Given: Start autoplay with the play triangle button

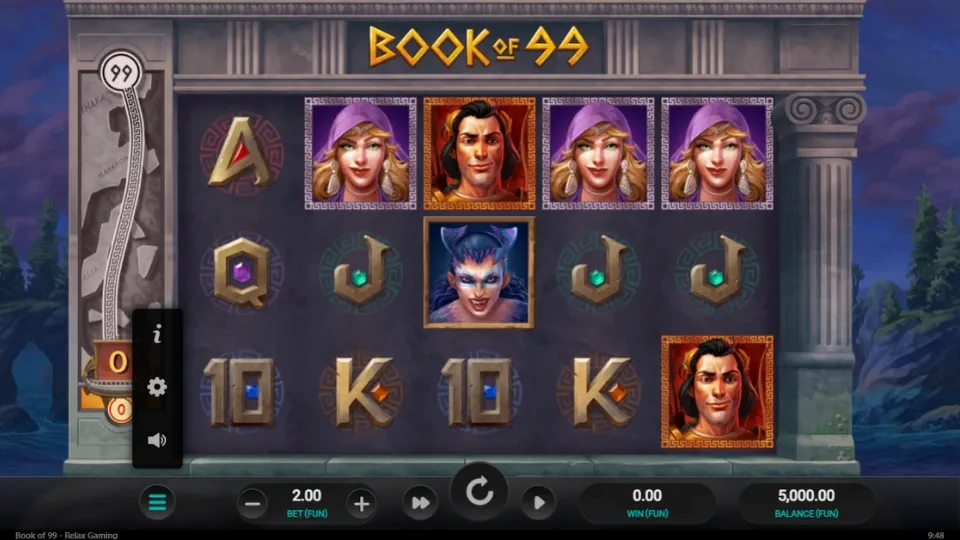Looking at the screenshot, I should [x=537, y=503].
